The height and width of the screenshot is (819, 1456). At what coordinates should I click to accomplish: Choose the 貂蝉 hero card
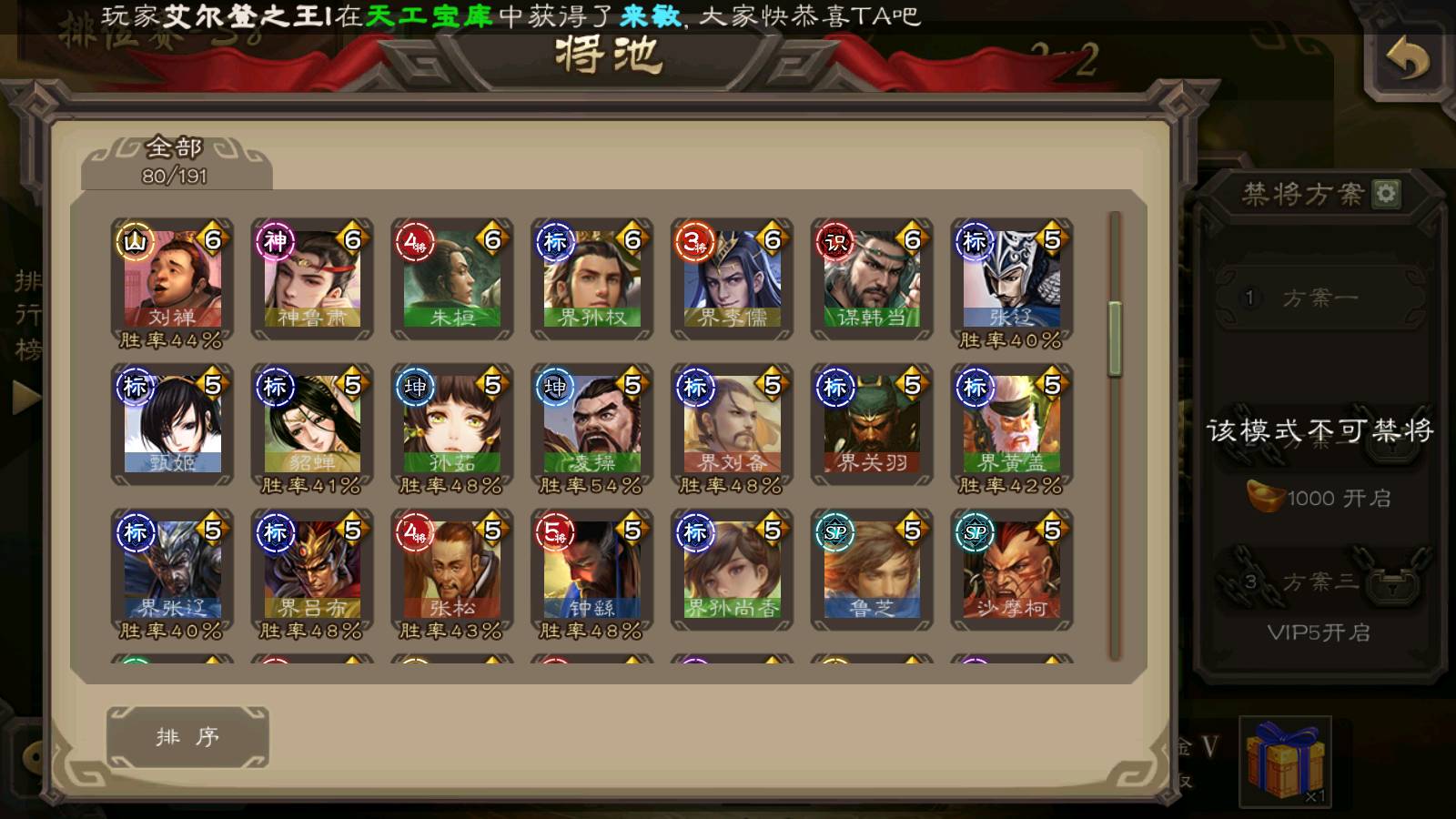pyautogui.click(x=312, y=425)
